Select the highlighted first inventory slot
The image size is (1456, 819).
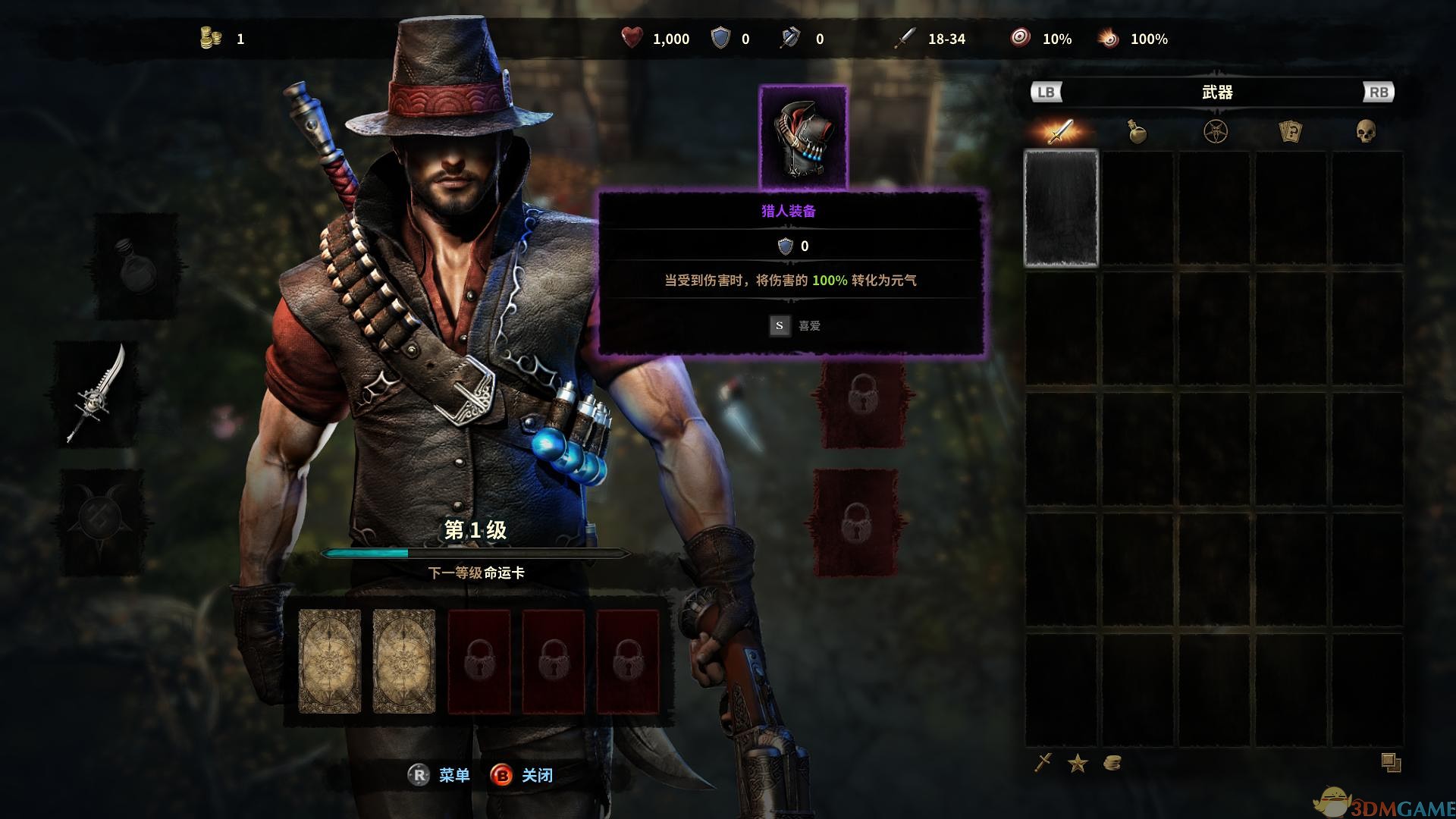coord(1061,209)
